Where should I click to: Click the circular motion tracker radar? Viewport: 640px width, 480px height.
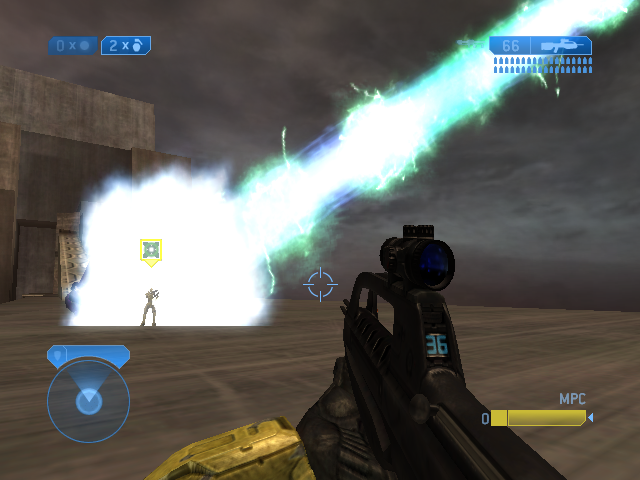pos(88,400)
